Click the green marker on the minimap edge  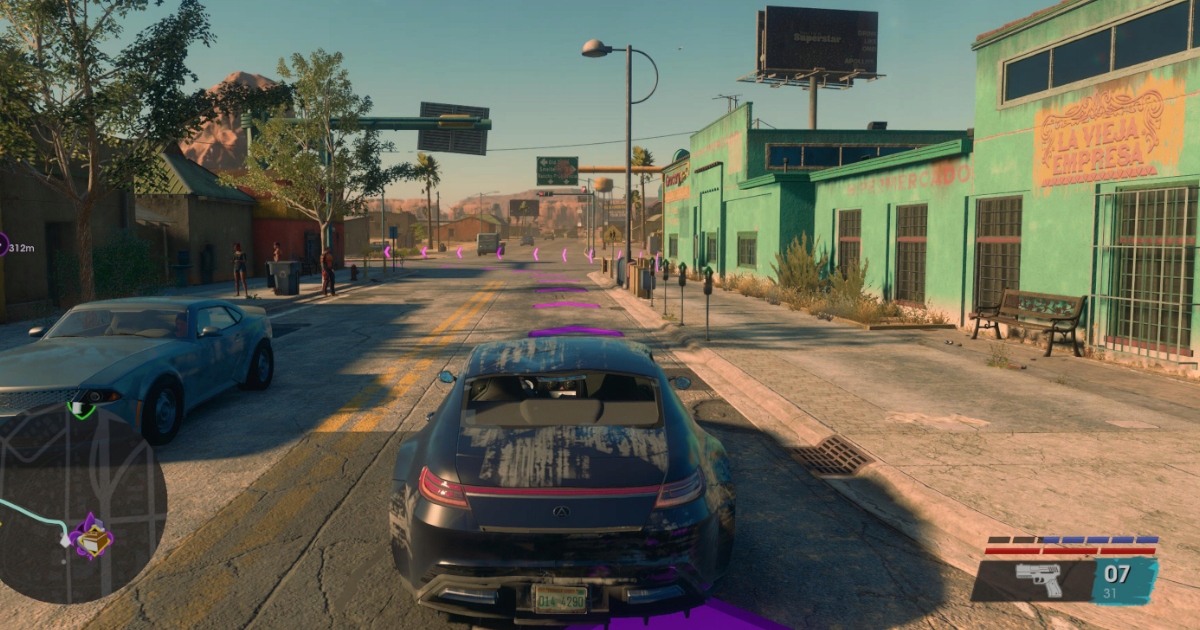click(81, 409)
